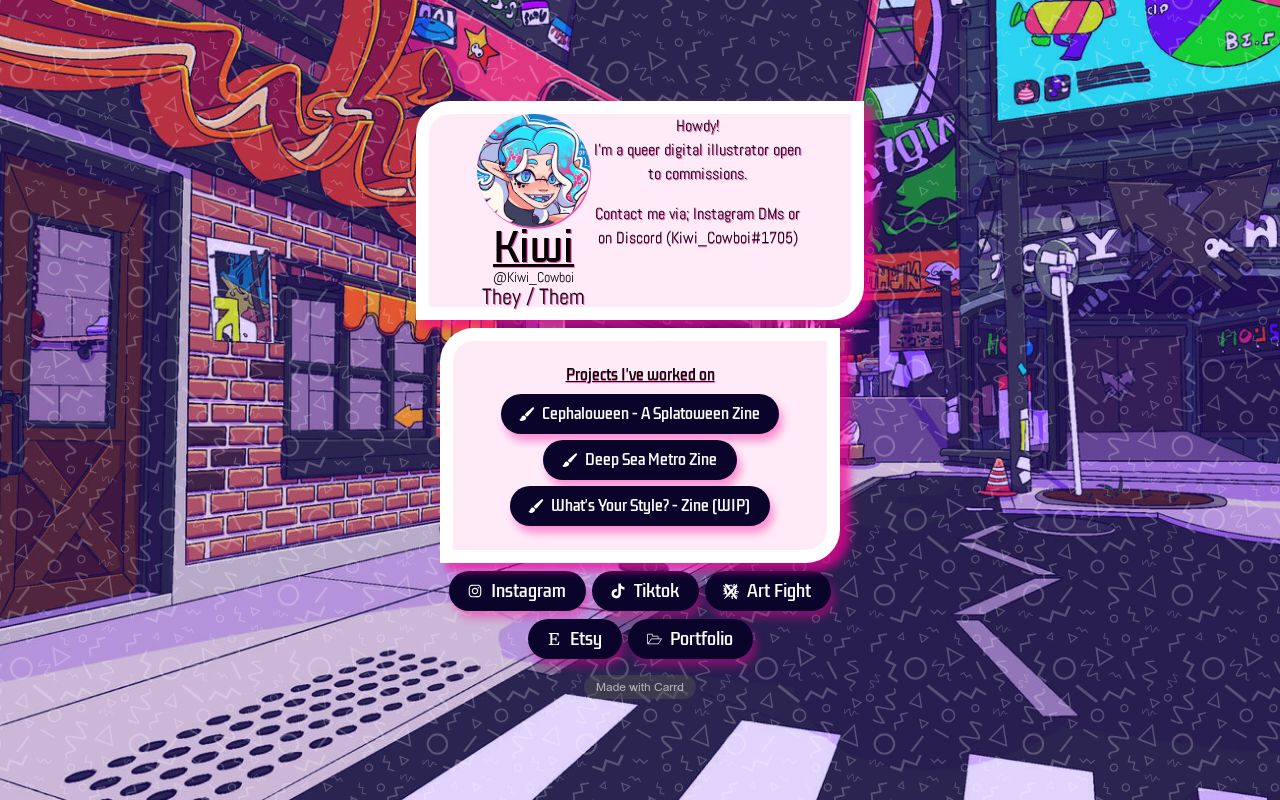Screen dimensions: 1280x800
Task: Click the TikTok music note icon
Action: tap(618, 591)
